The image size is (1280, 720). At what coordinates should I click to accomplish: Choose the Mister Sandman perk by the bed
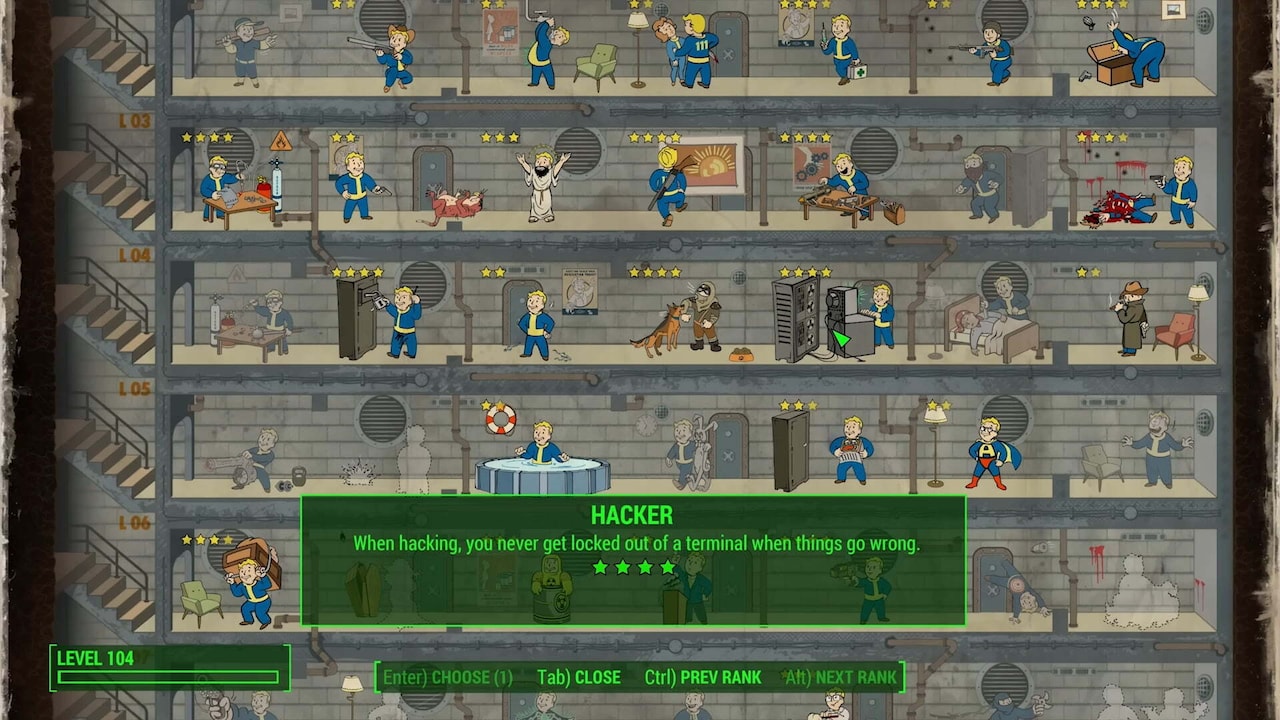pyautogui.click(x=990, y=322)
